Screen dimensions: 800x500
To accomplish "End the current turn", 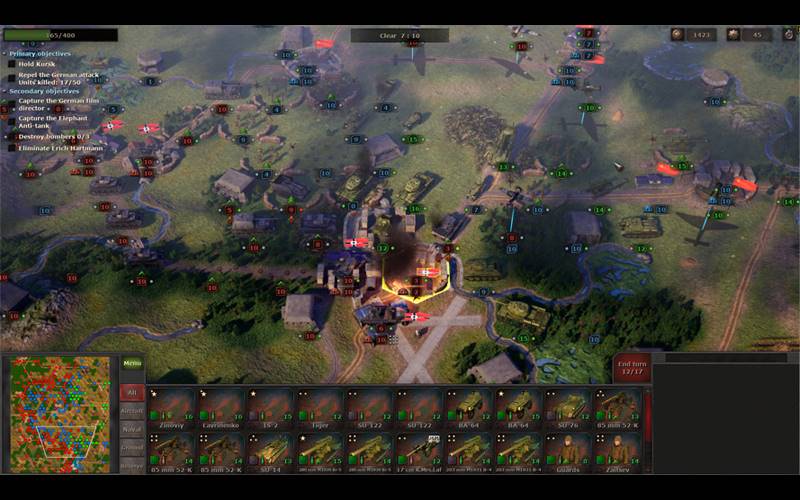I will coord(632,368).
